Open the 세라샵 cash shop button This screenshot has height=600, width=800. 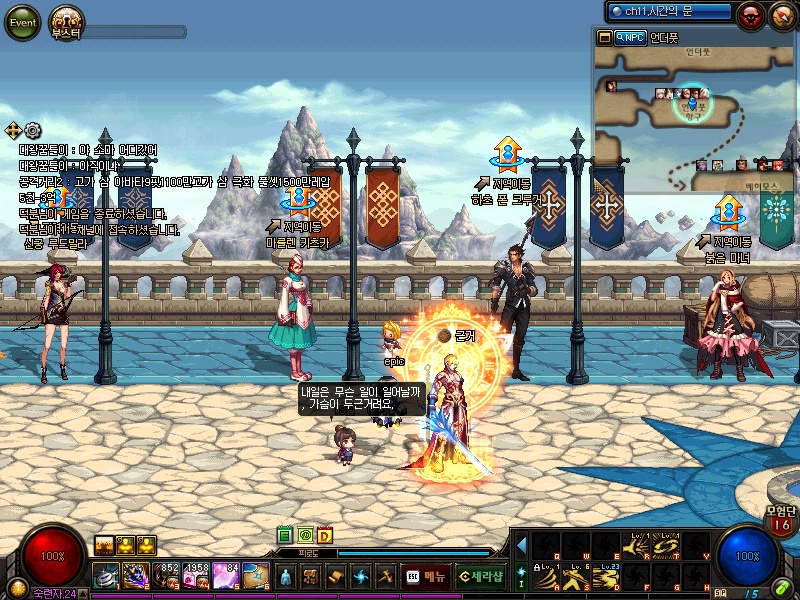(481, 576)
